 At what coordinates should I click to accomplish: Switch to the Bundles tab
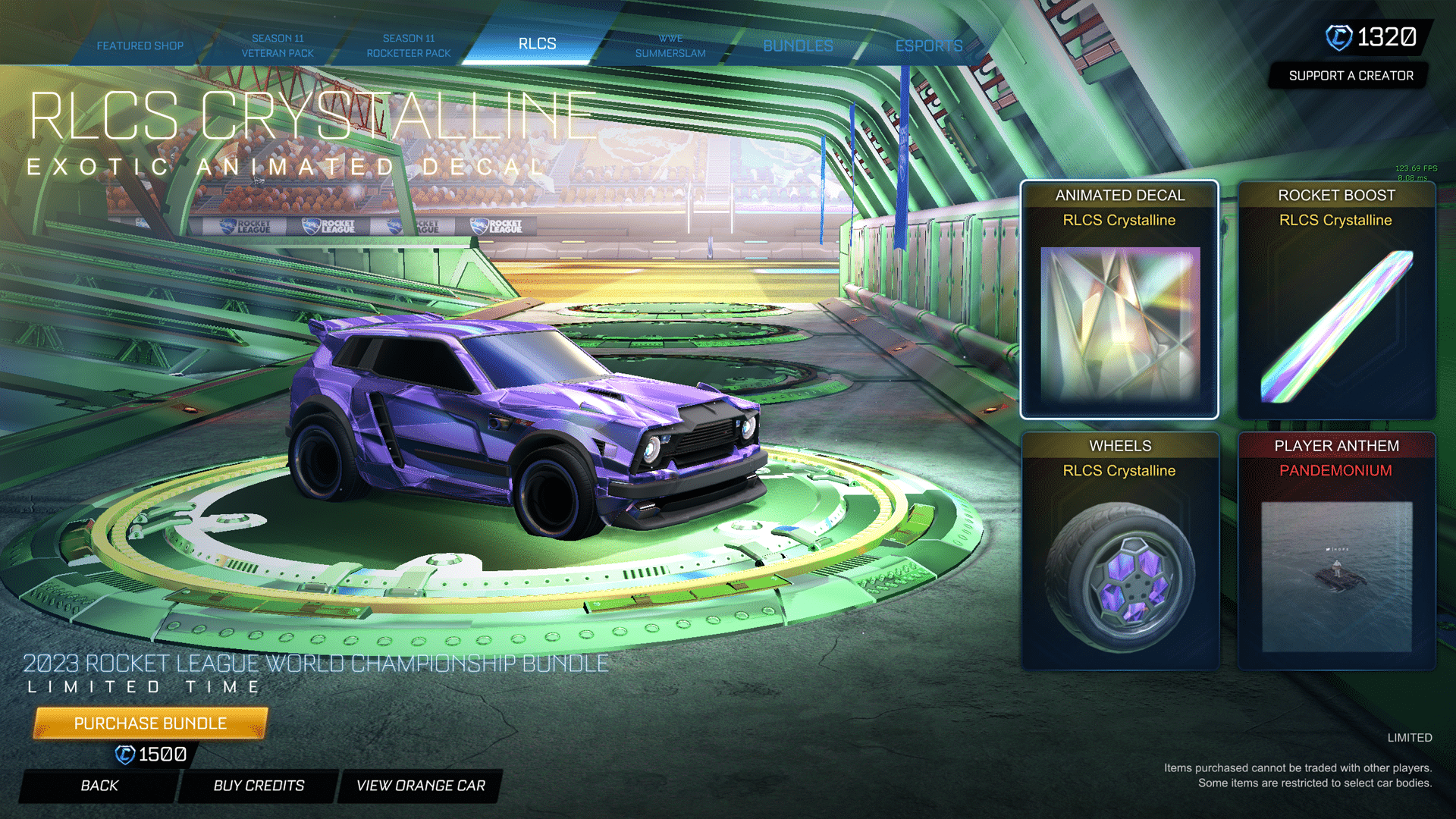coord(798,45)
